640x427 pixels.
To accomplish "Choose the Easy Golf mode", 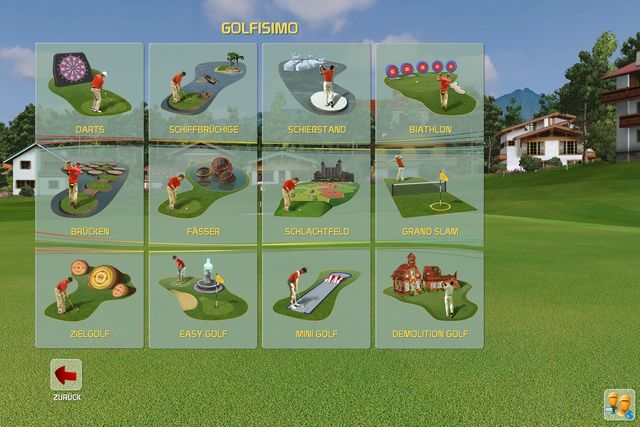I will (203, 297).
